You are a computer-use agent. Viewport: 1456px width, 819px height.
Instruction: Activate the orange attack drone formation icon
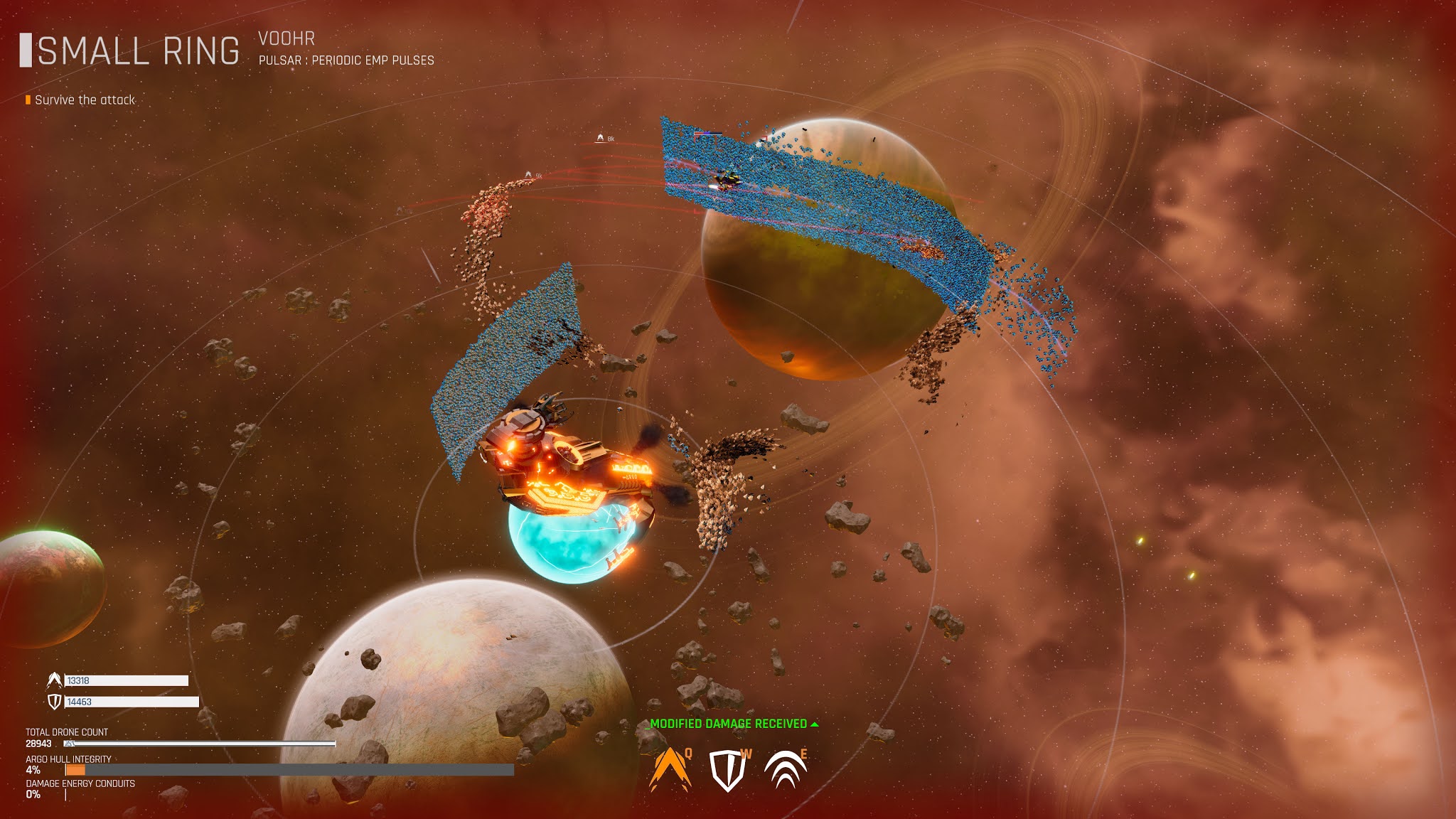pyautogui.click(x=670, y=771)
